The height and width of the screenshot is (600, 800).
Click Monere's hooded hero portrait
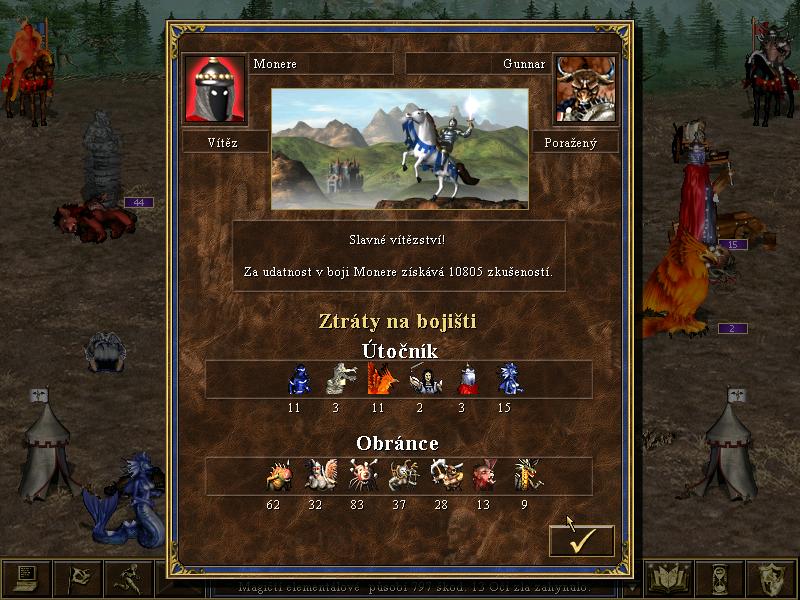(215, 89)
